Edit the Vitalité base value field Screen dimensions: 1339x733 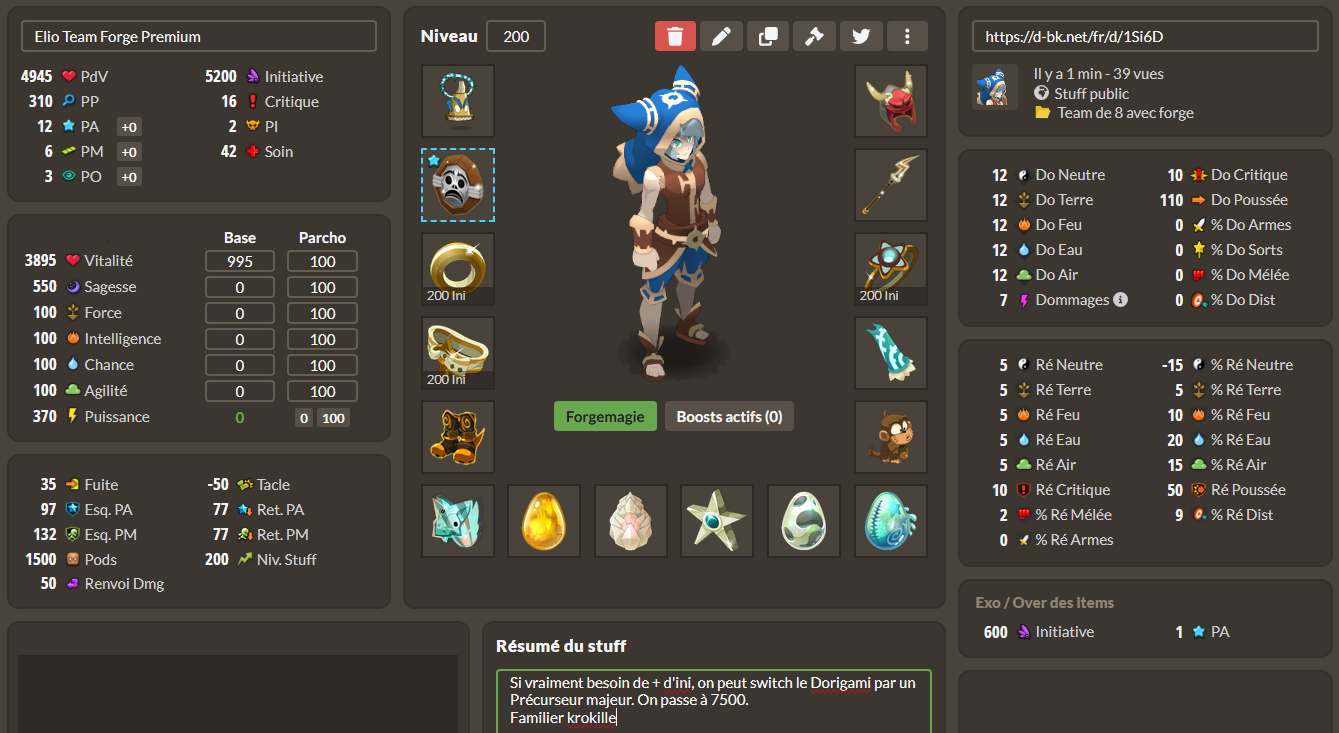[240, 261]
